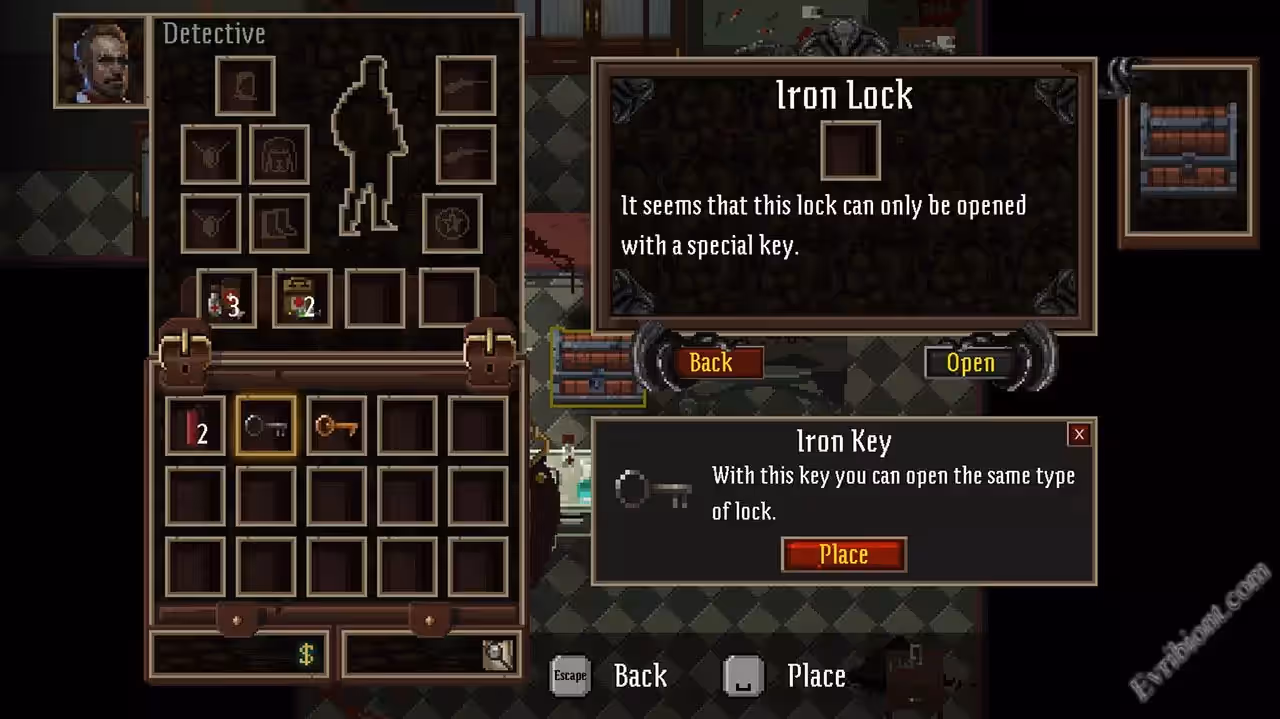Open the Iron Lock chest
Viewport: 1280px width, 719px height.
[970, 362]
